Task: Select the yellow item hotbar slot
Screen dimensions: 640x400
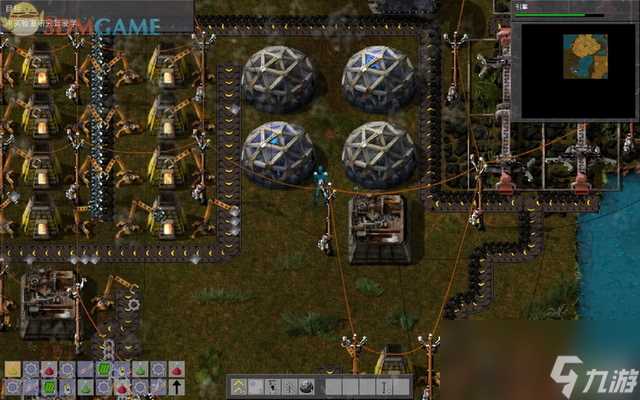Action: pos(13,370)
